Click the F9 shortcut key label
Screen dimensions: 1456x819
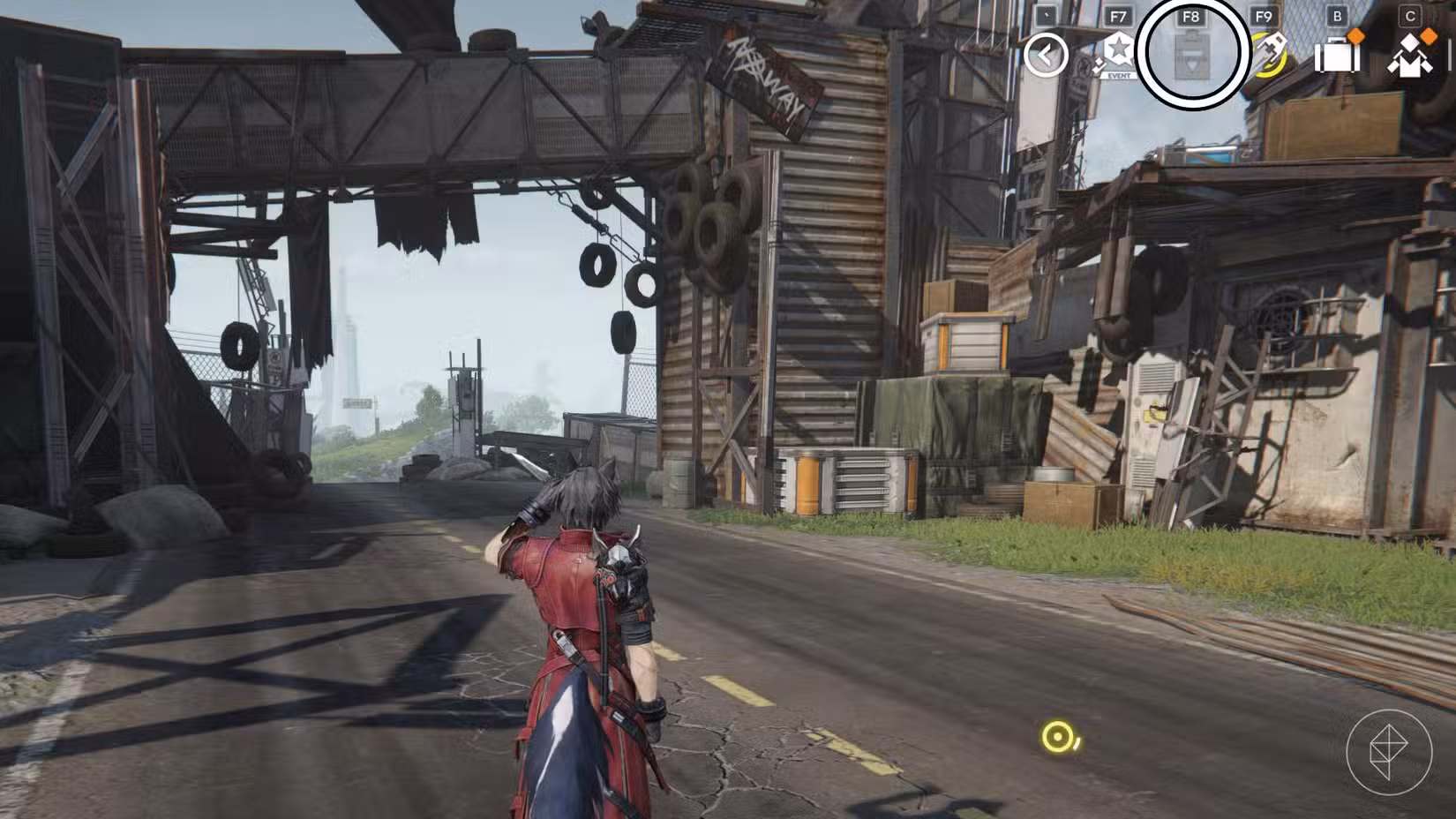tap(1265, 17)
